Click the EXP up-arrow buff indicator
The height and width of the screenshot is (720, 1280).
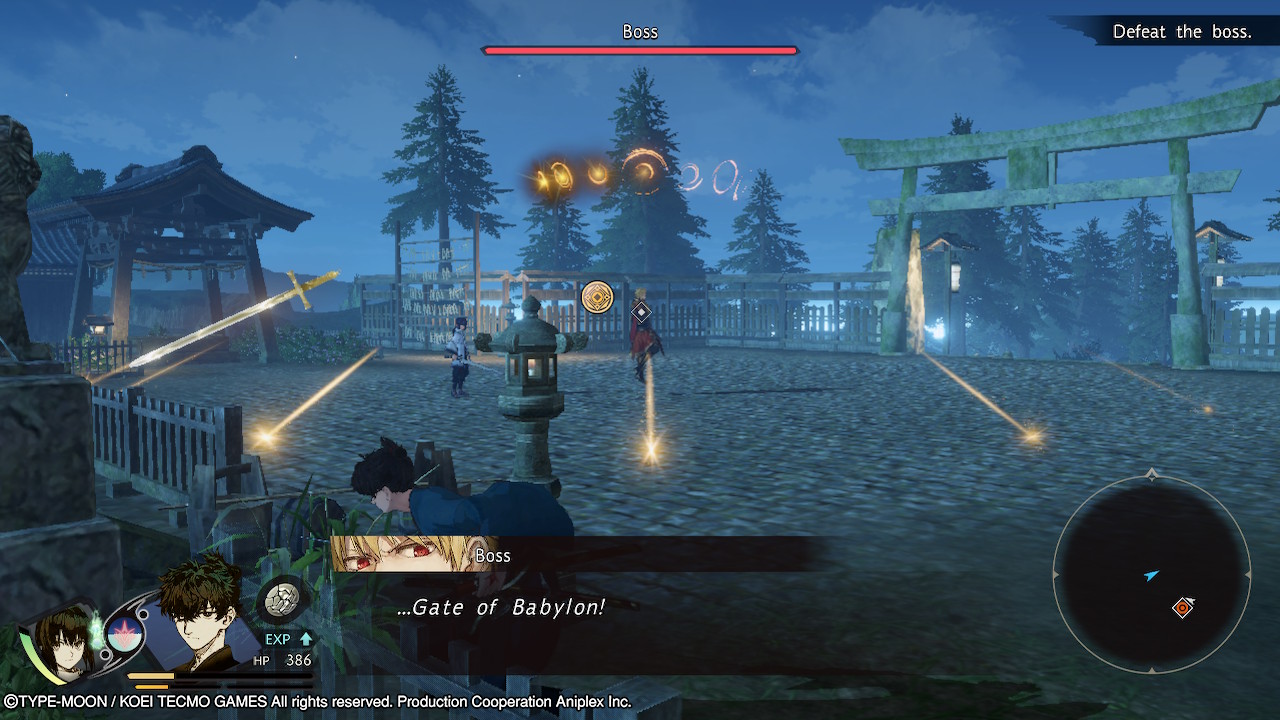(x=306, y=638)
